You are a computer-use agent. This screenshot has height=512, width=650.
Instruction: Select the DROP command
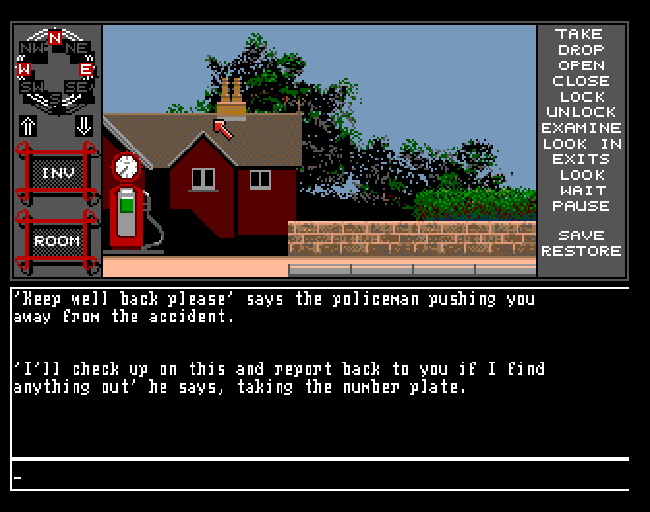[x=580, y=50]
